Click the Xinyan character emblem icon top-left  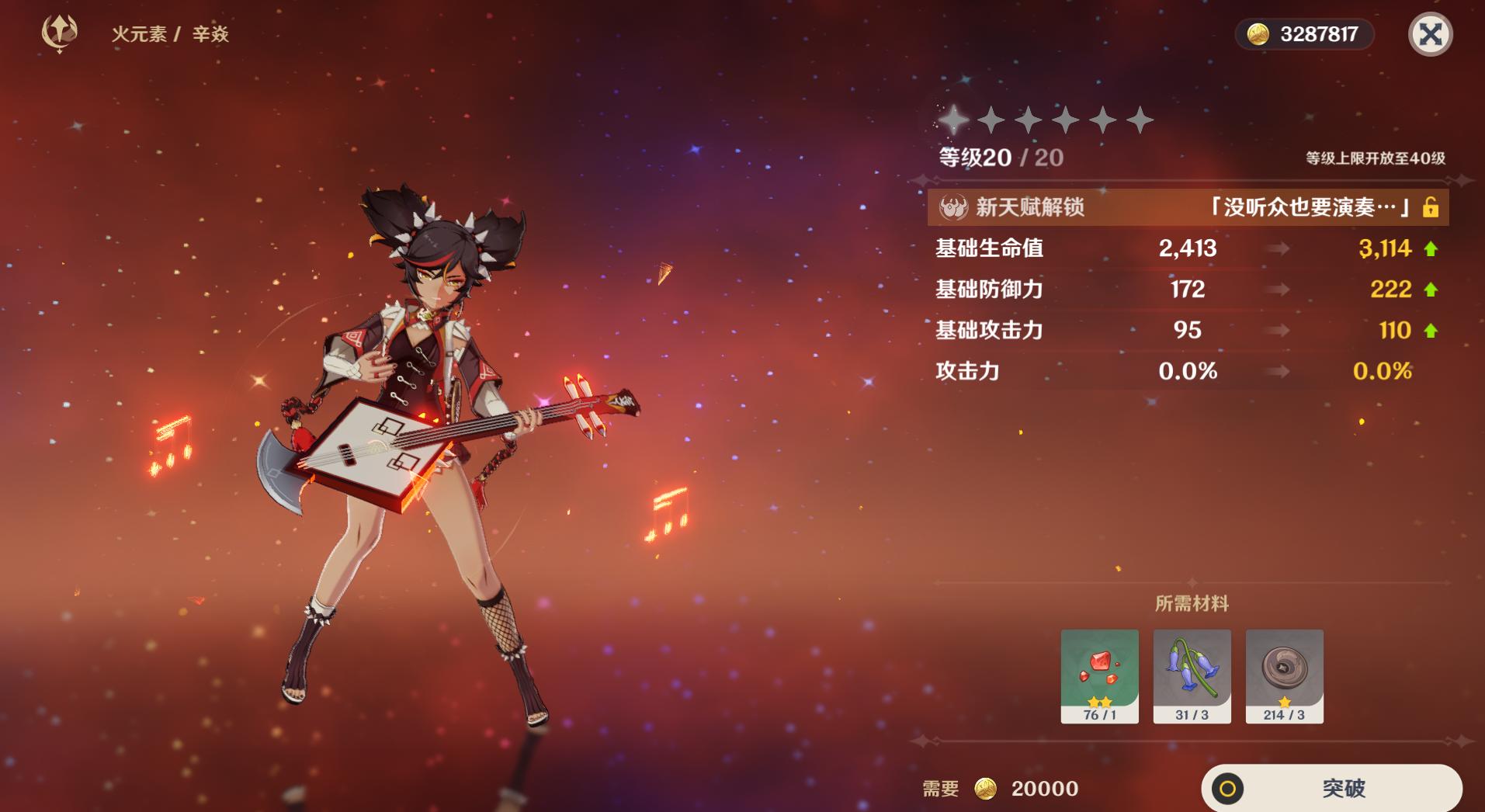pos(58,33)
